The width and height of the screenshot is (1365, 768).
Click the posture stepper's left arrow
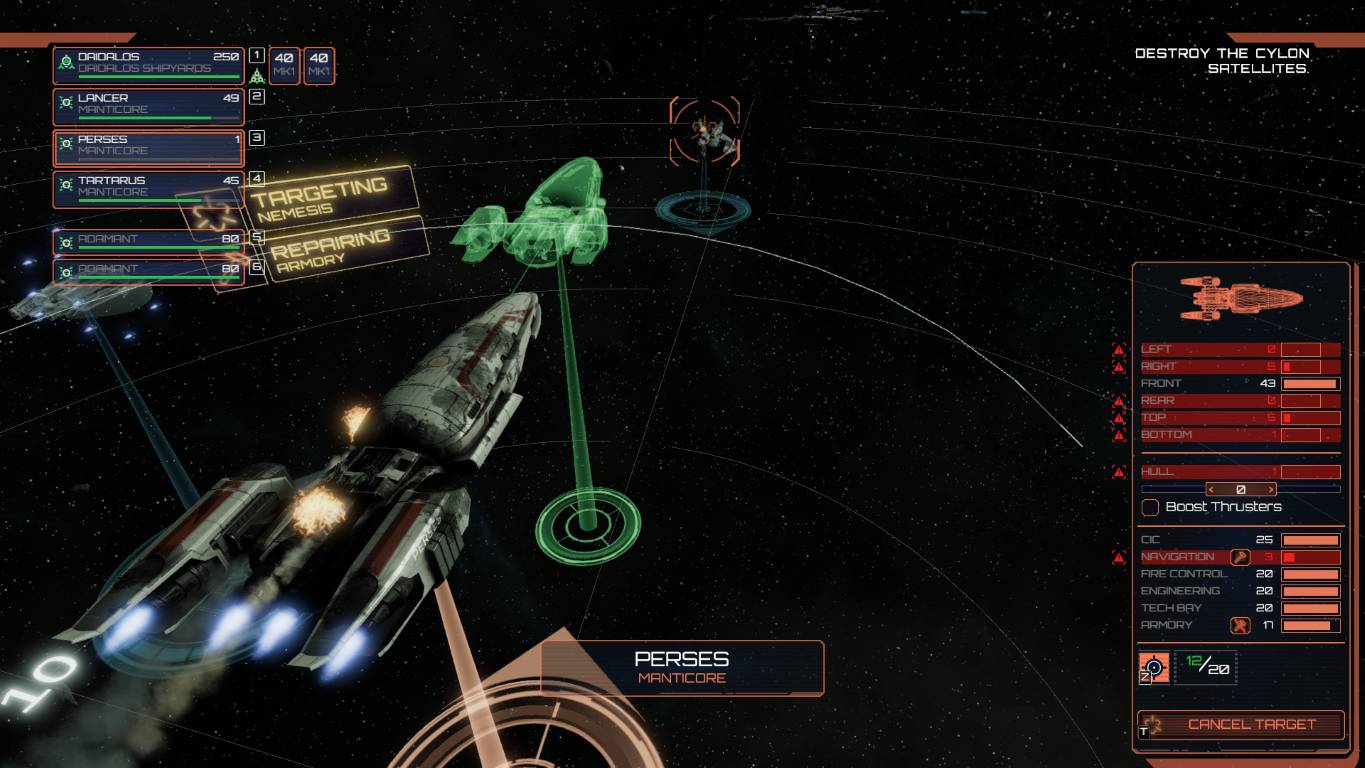tap(1211, 490)
